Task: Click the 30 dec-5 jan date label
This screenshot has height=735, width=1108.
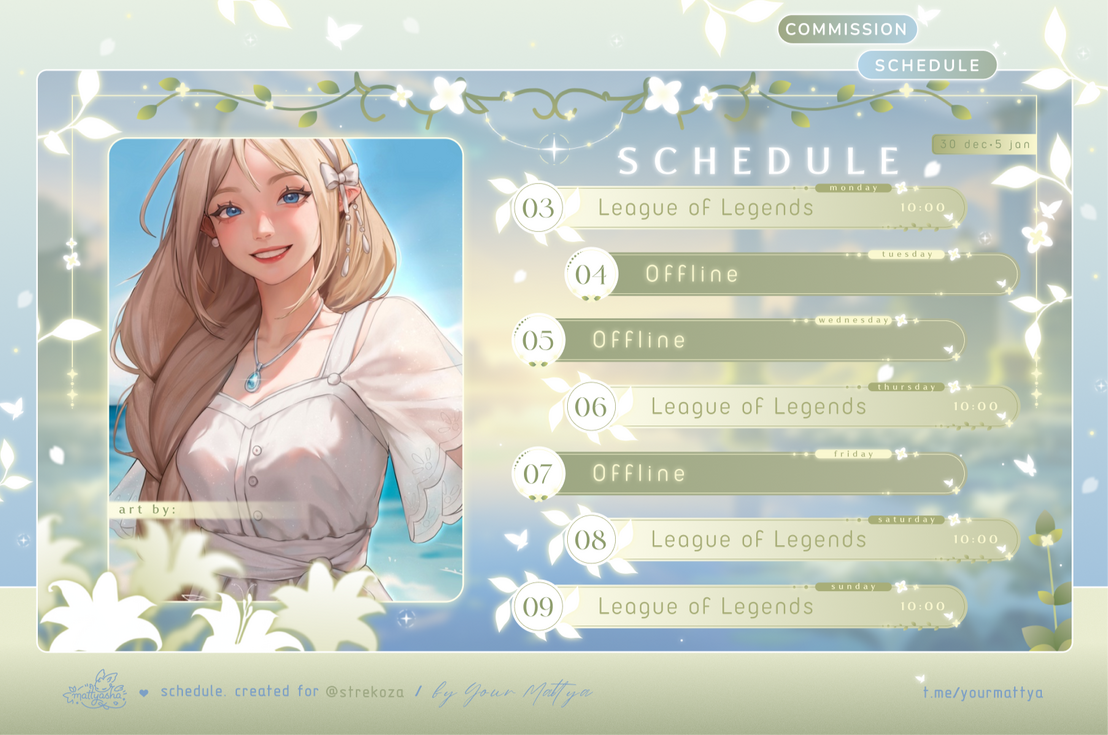Action: tap(986, 145)
